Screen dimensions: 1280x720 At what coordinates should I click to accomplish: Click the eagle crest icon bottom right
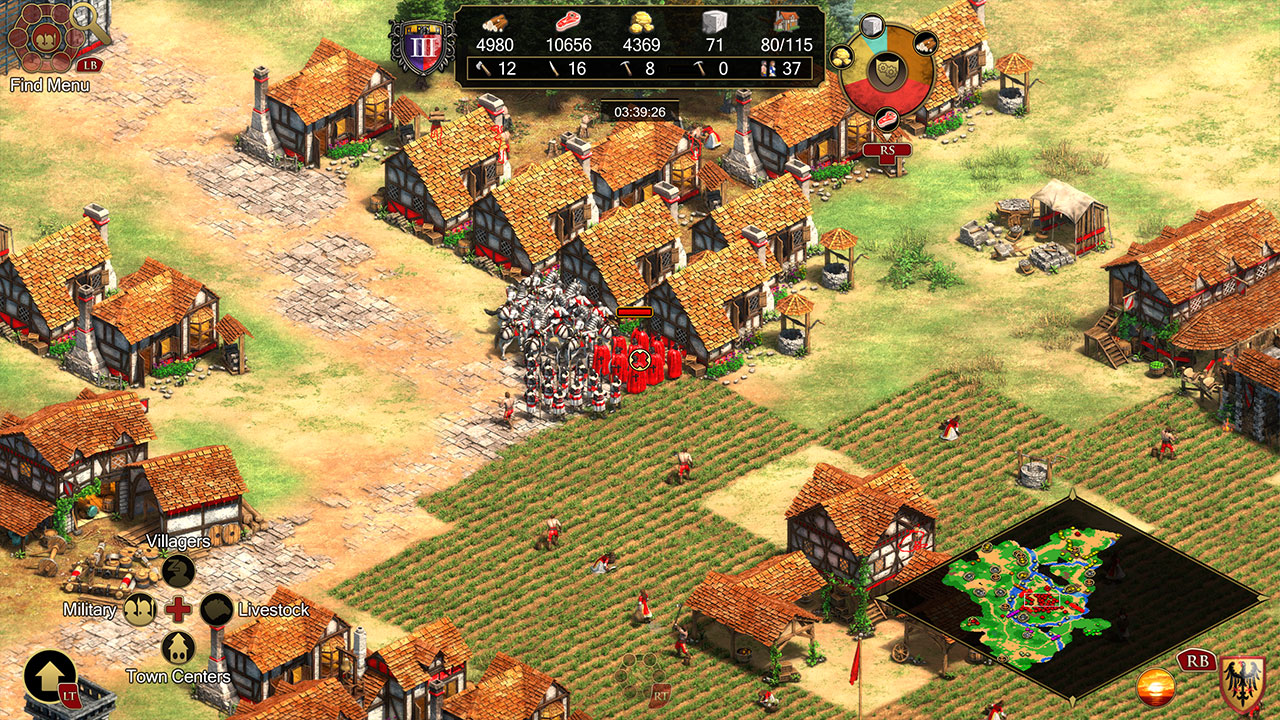coord(1240,682)
